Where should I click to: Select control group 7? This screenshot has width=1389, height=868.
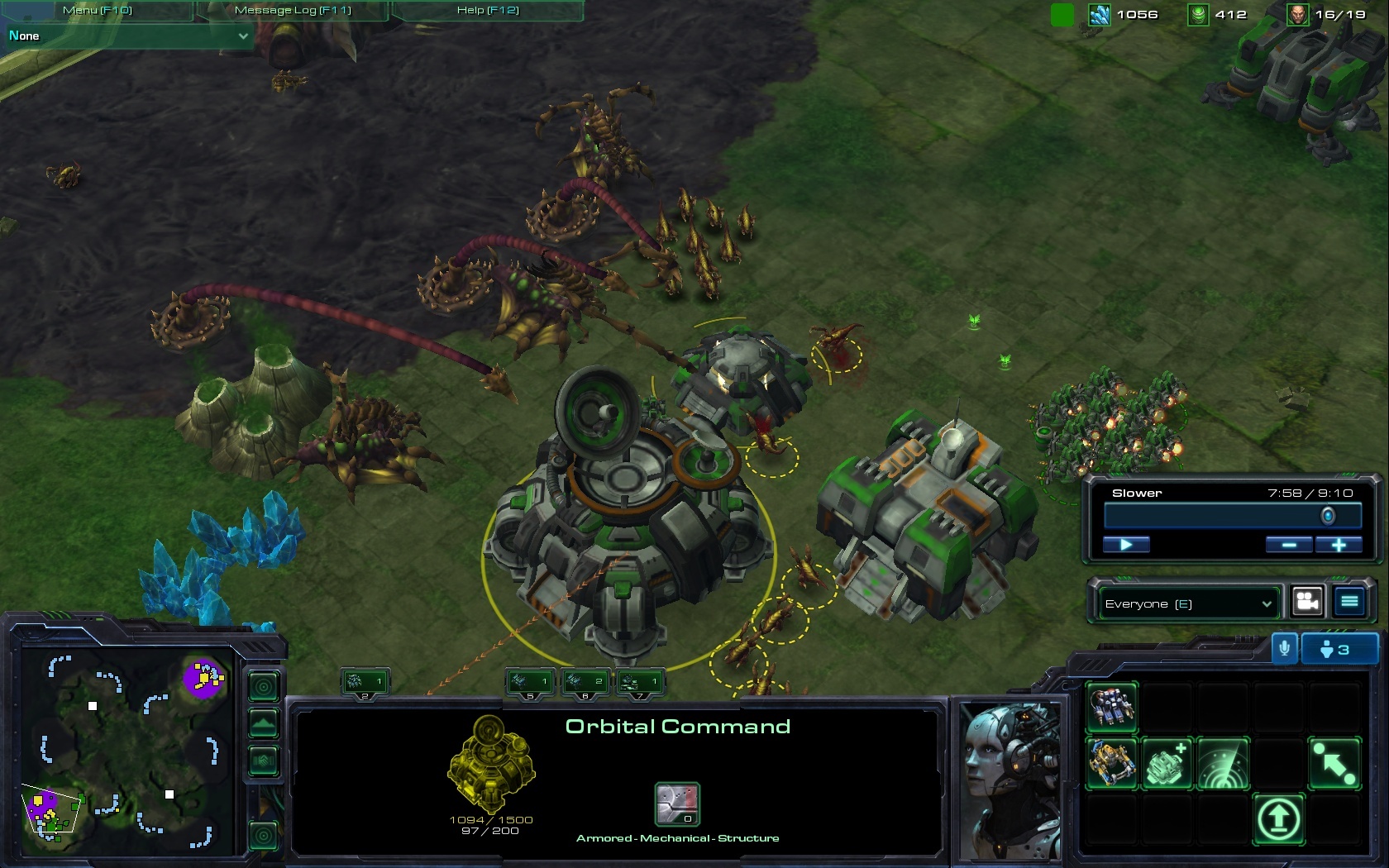coord(640,682)
